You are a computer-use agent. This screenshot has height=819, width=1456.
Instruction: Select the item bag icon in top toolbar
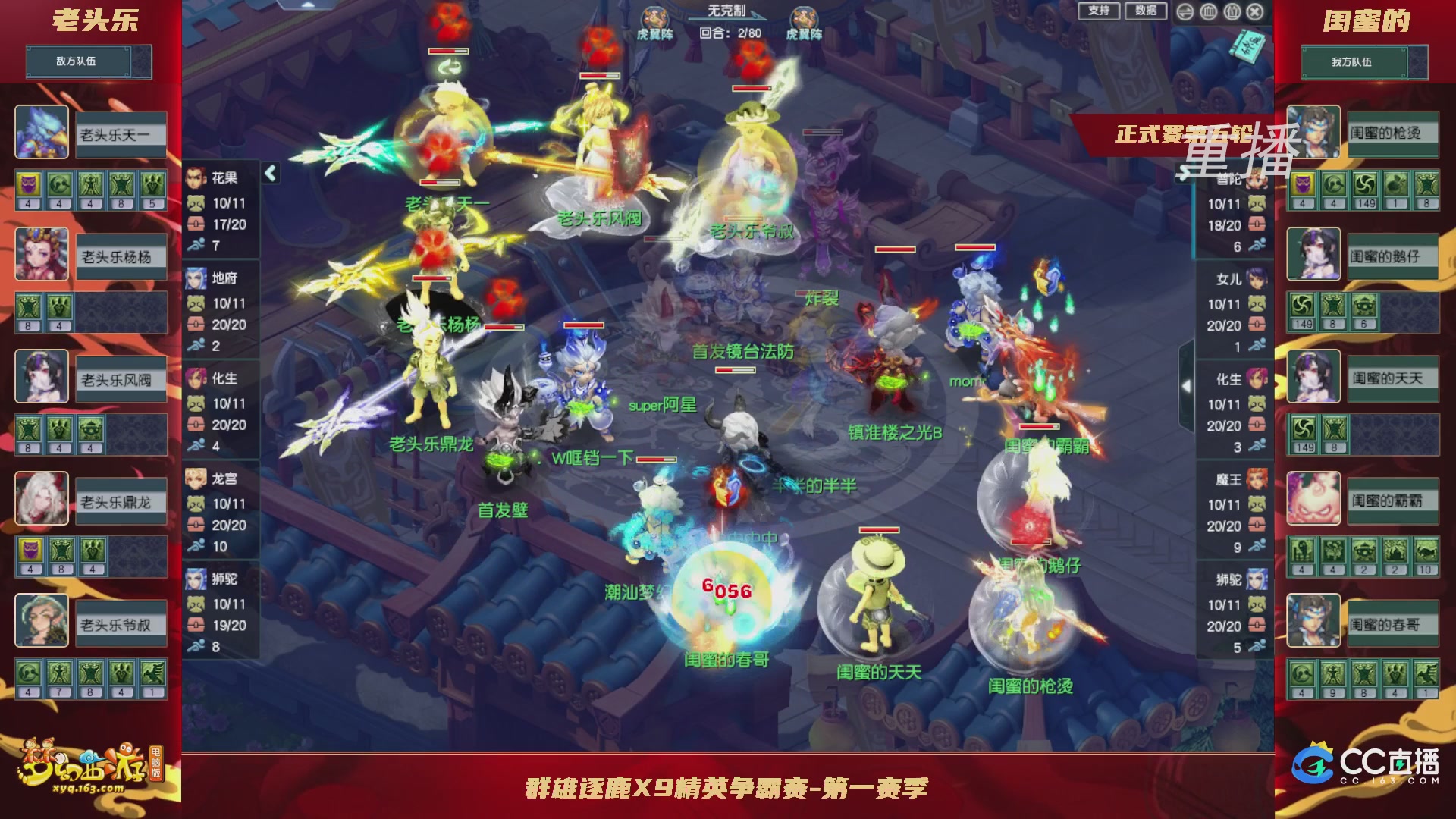(1231, 12)
